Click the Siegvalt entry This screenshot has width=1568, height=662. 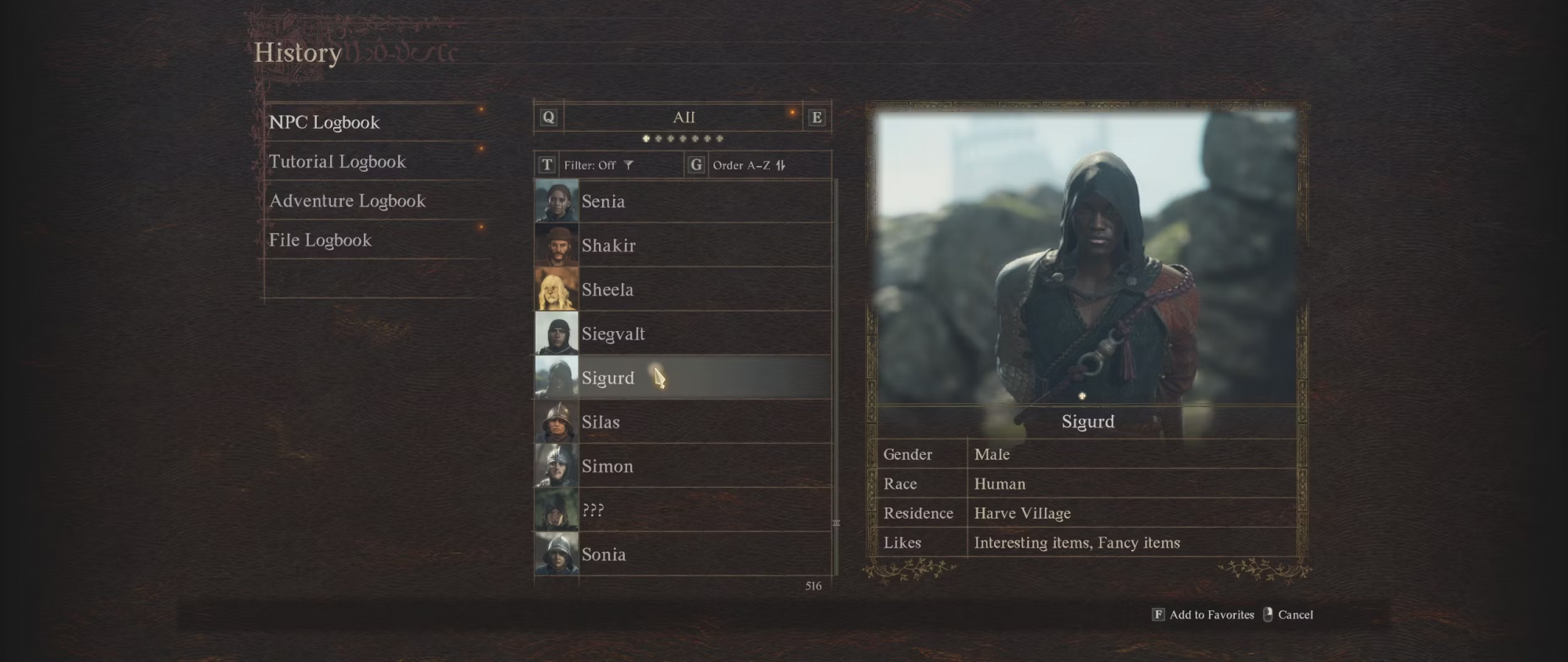click(x=682, y=334)
